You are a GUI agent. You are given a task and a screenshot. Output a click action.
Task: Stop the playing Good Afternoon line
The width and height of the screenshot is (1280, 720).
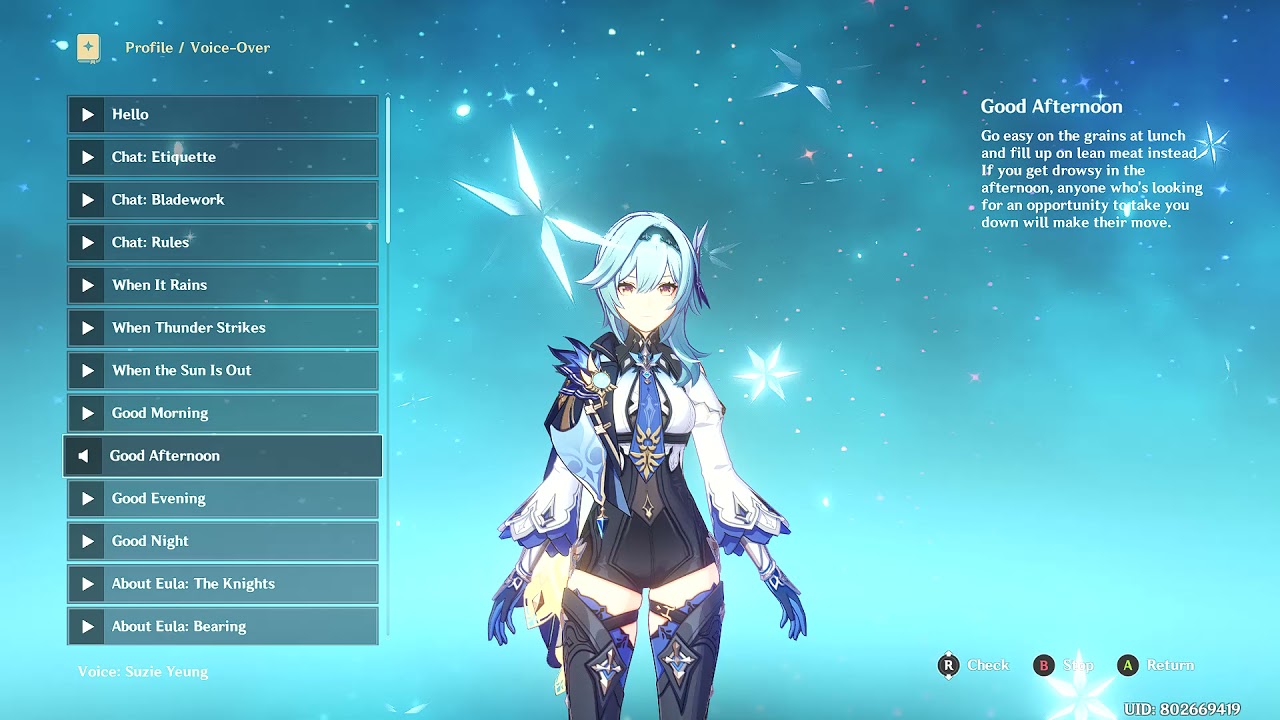(84, 456)
